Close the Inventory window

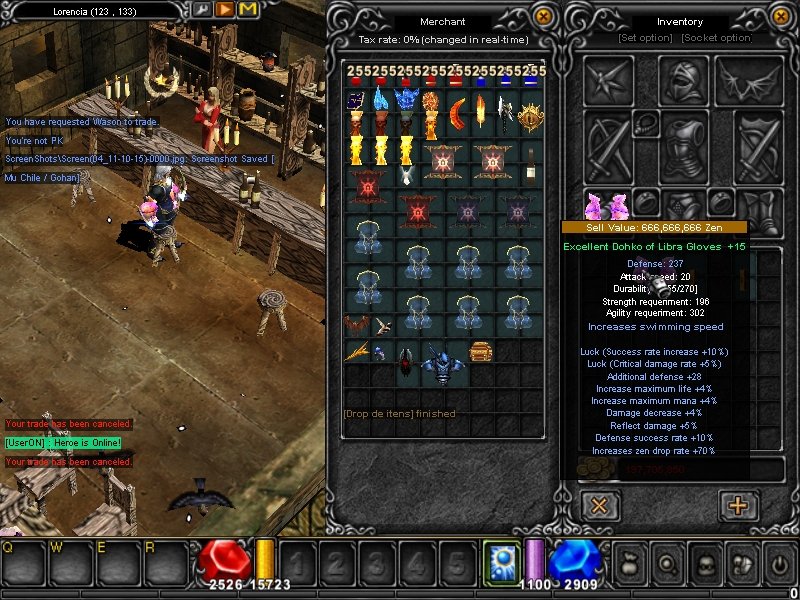(781, 16)
